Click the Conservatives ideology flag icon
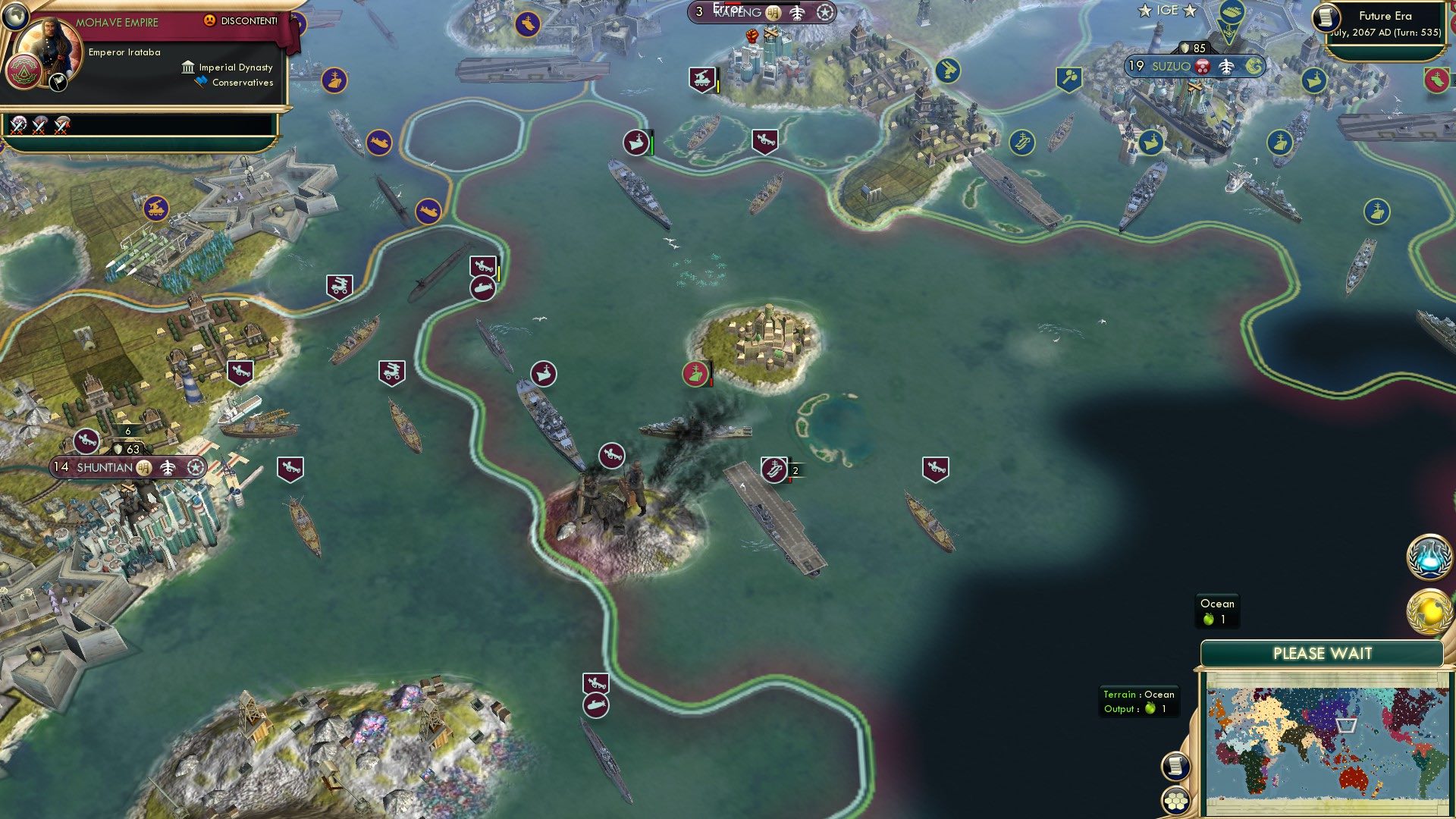The image size is (1456, 819). 199,82
